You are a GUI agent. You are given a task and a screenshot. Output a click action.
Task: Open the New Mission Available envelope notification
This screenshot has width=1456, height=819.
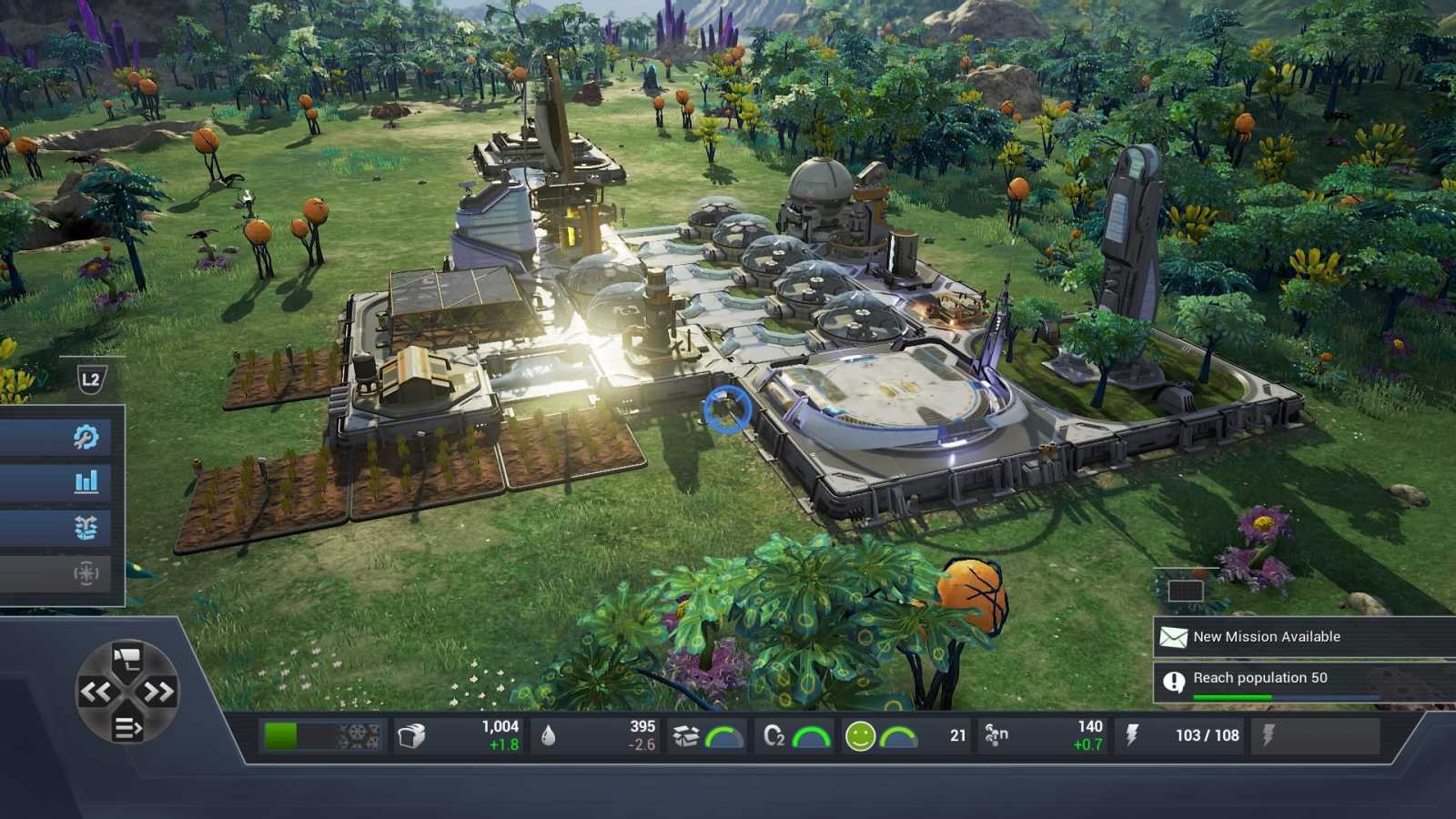[x=1174, y=637]
